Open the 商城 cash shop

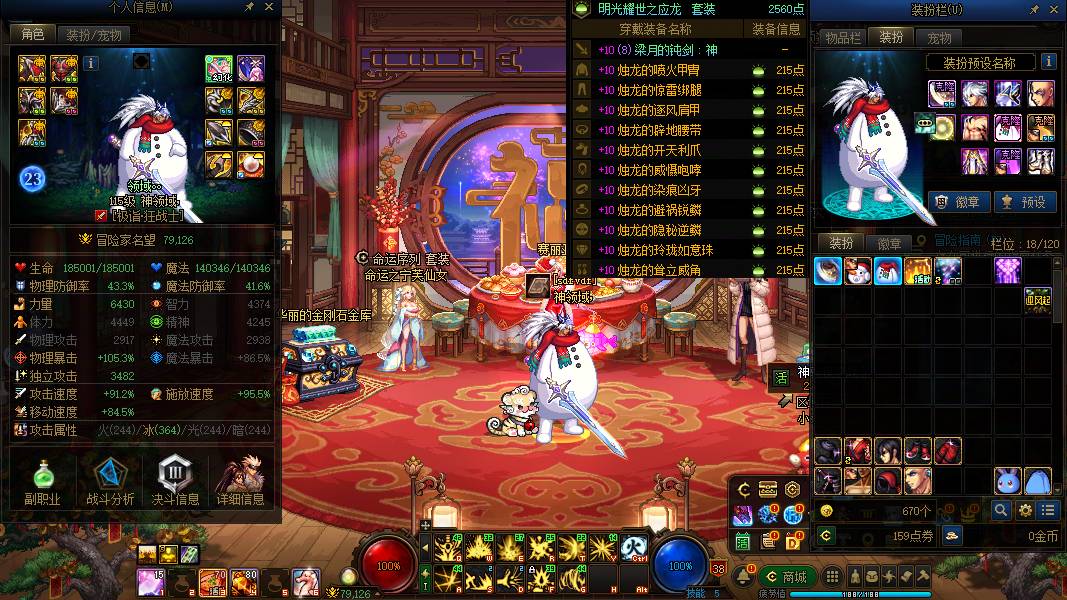pyautogui.click(x=786, y=577)
